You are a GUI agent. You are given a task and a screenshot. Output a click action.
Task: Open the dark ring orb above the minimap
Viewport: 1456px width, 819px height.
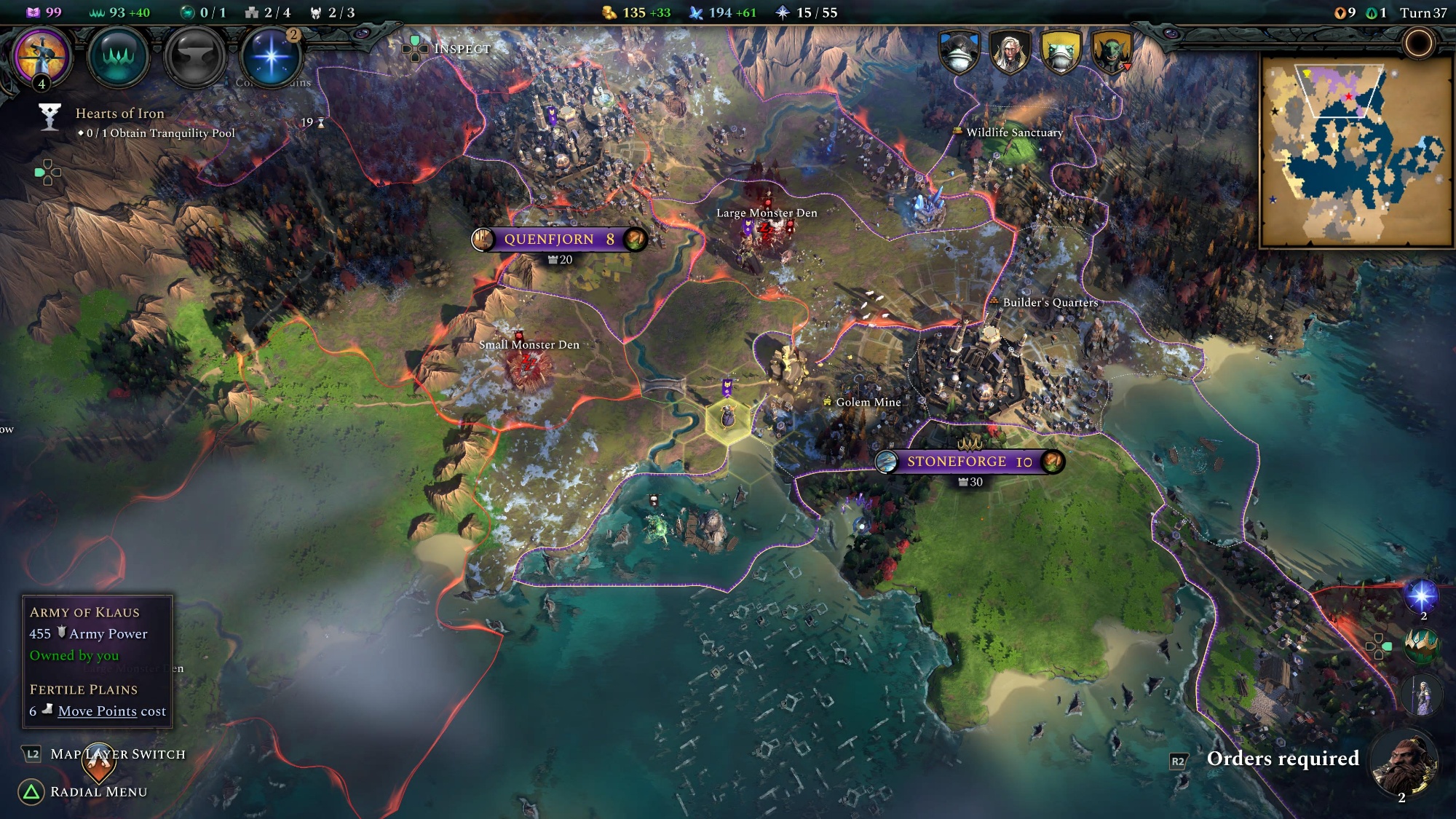pyautogui.click(x=1417, y=44)
